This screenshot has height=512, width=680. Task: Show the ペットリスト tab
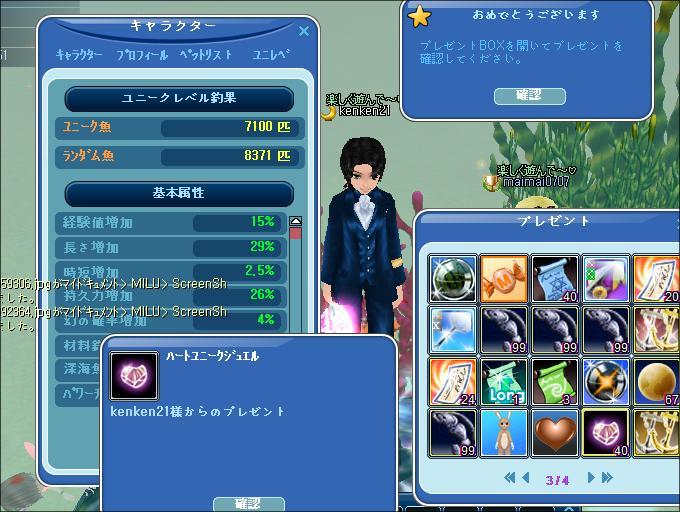(206, 55)
